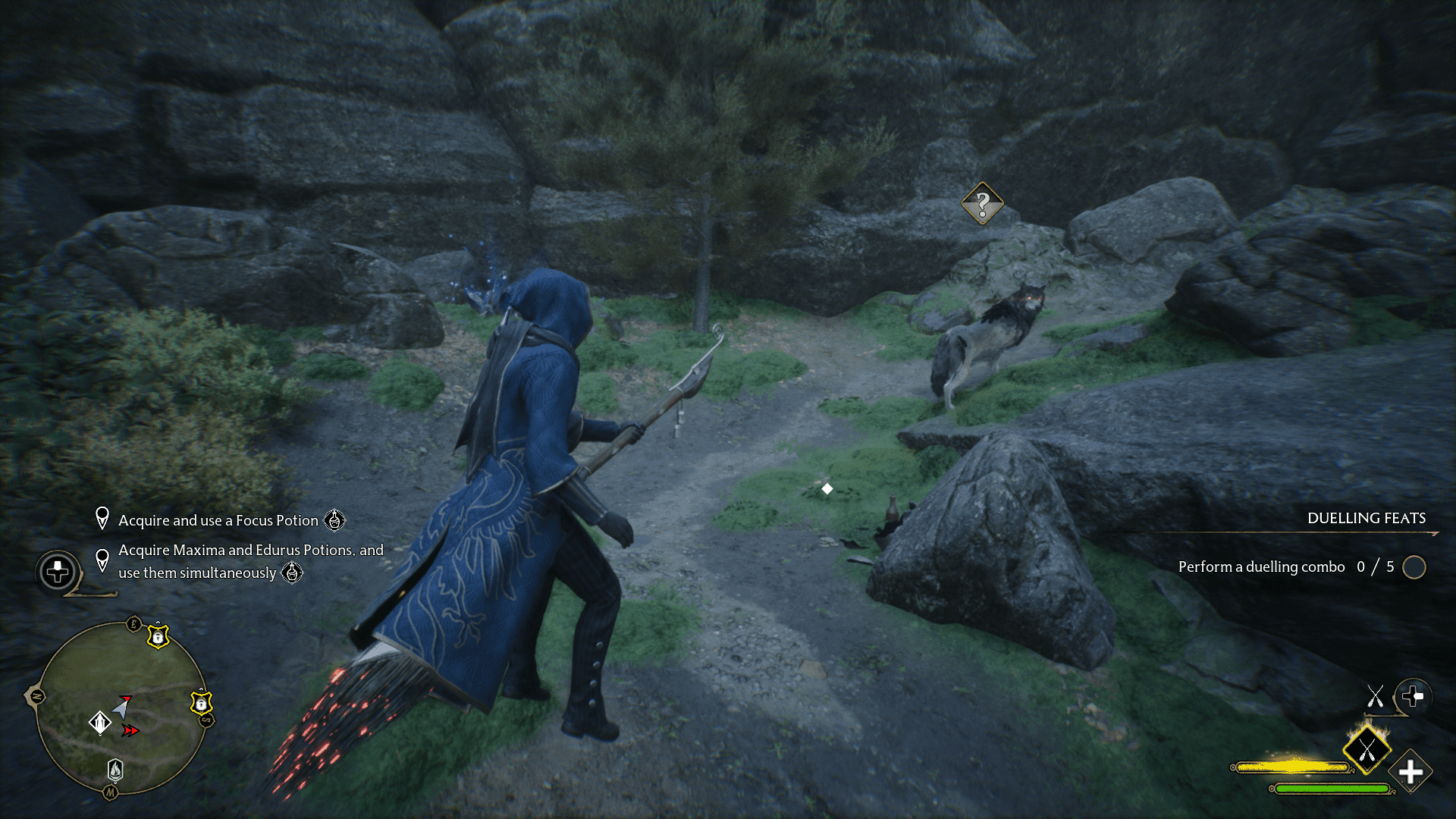Click the flask icon after 'use them simultaneously'
The image size is (1456, 819).
pos(290,574)
